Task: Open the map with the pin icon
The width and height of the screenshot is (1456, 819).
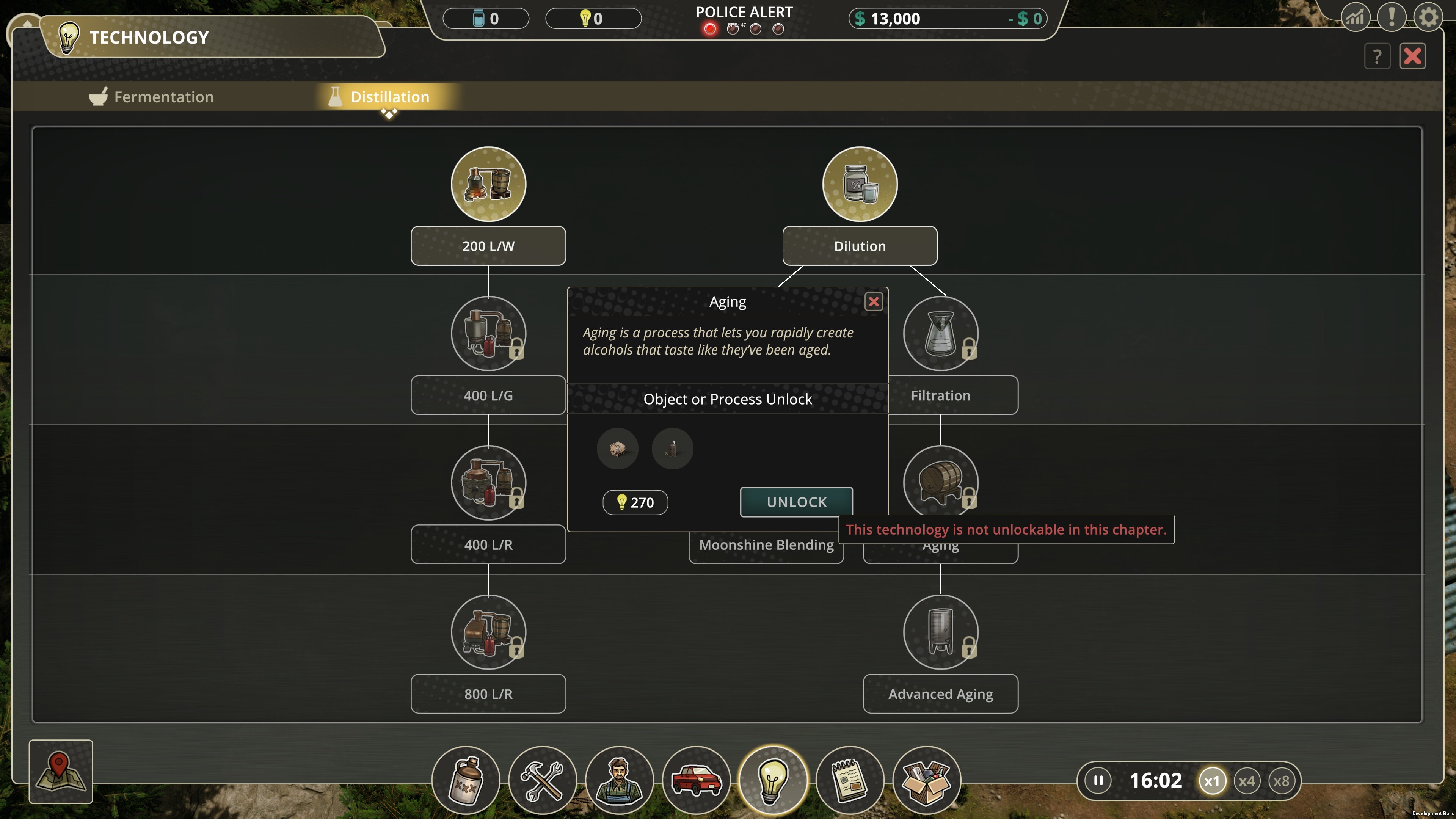Action: pyautogui.click(x=61, y=771)
